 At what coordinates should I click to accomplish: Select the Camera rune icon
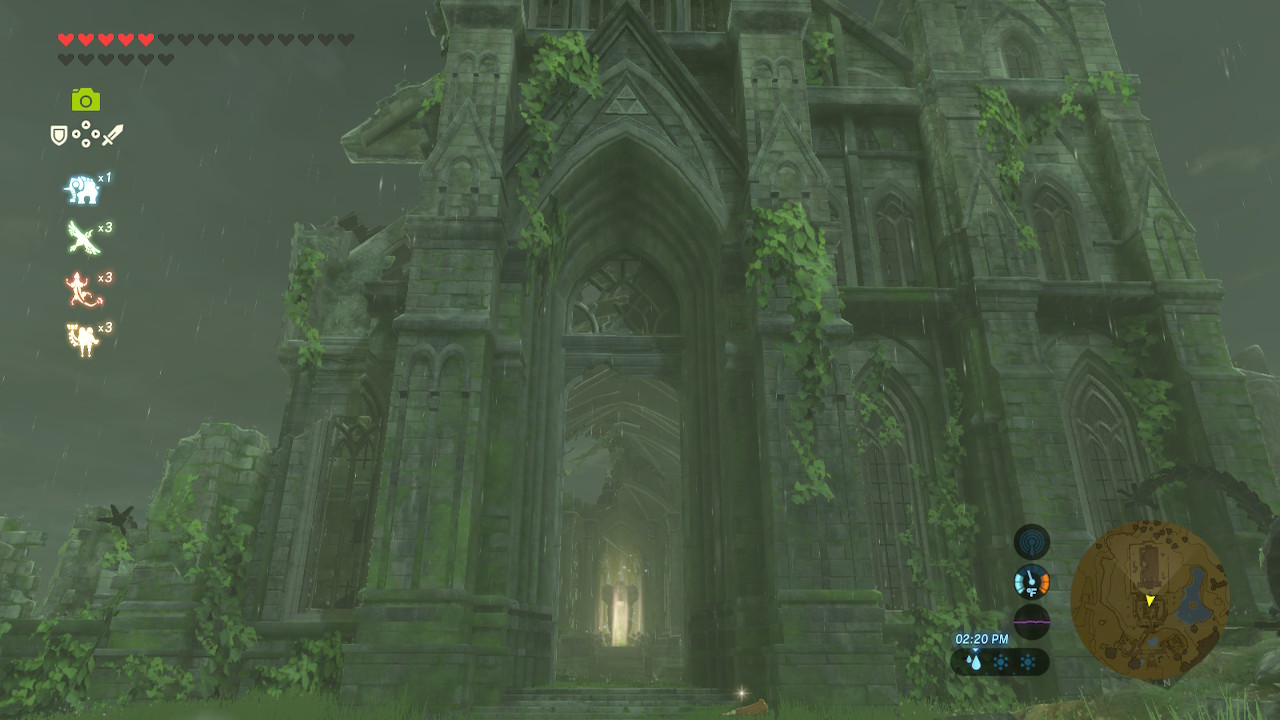click(88, 100)
